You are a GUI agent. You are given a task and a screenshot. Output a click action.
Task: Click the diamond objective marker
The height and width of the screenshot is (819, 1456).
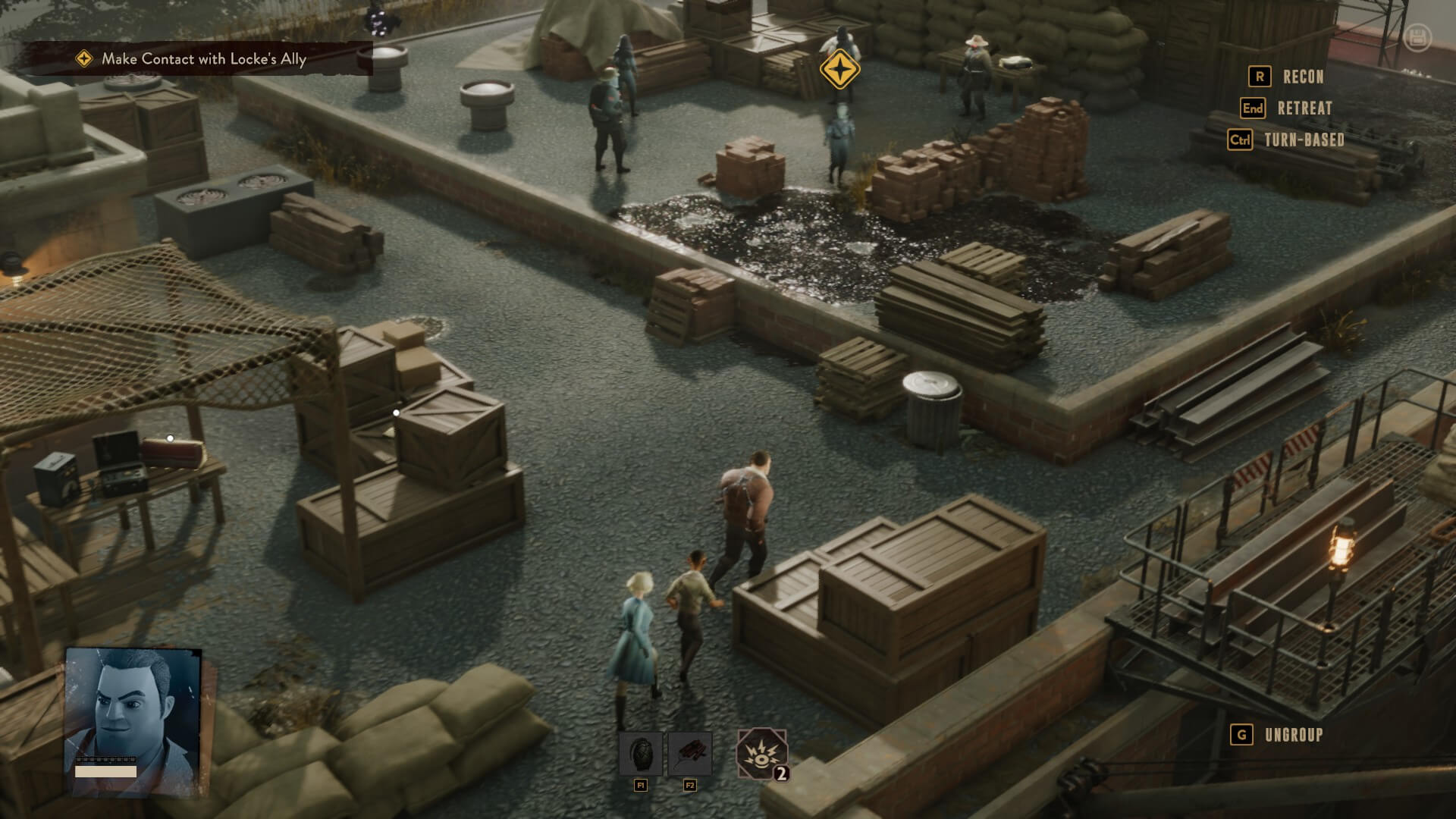tap(839, 70)
